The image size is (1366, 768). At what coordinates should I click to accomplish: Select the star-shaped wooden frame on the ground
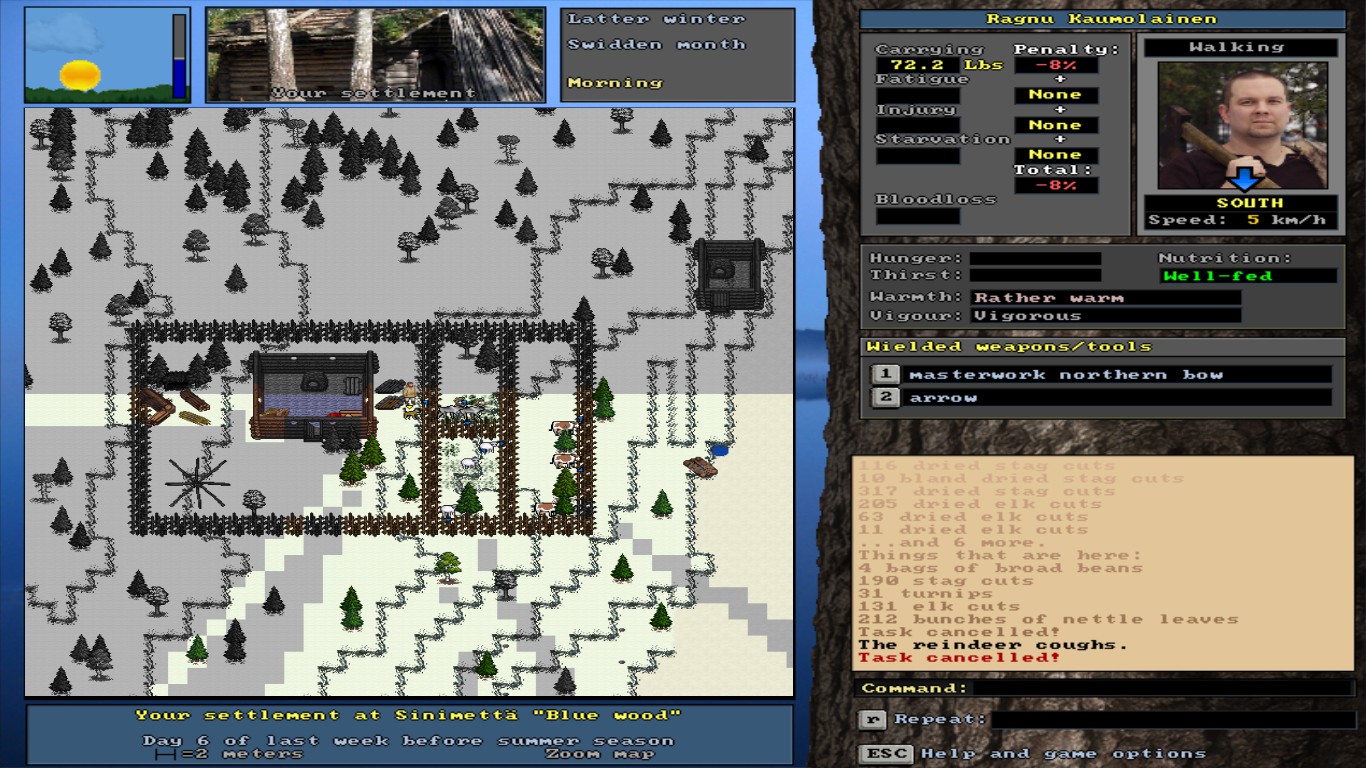pos(196,482)
